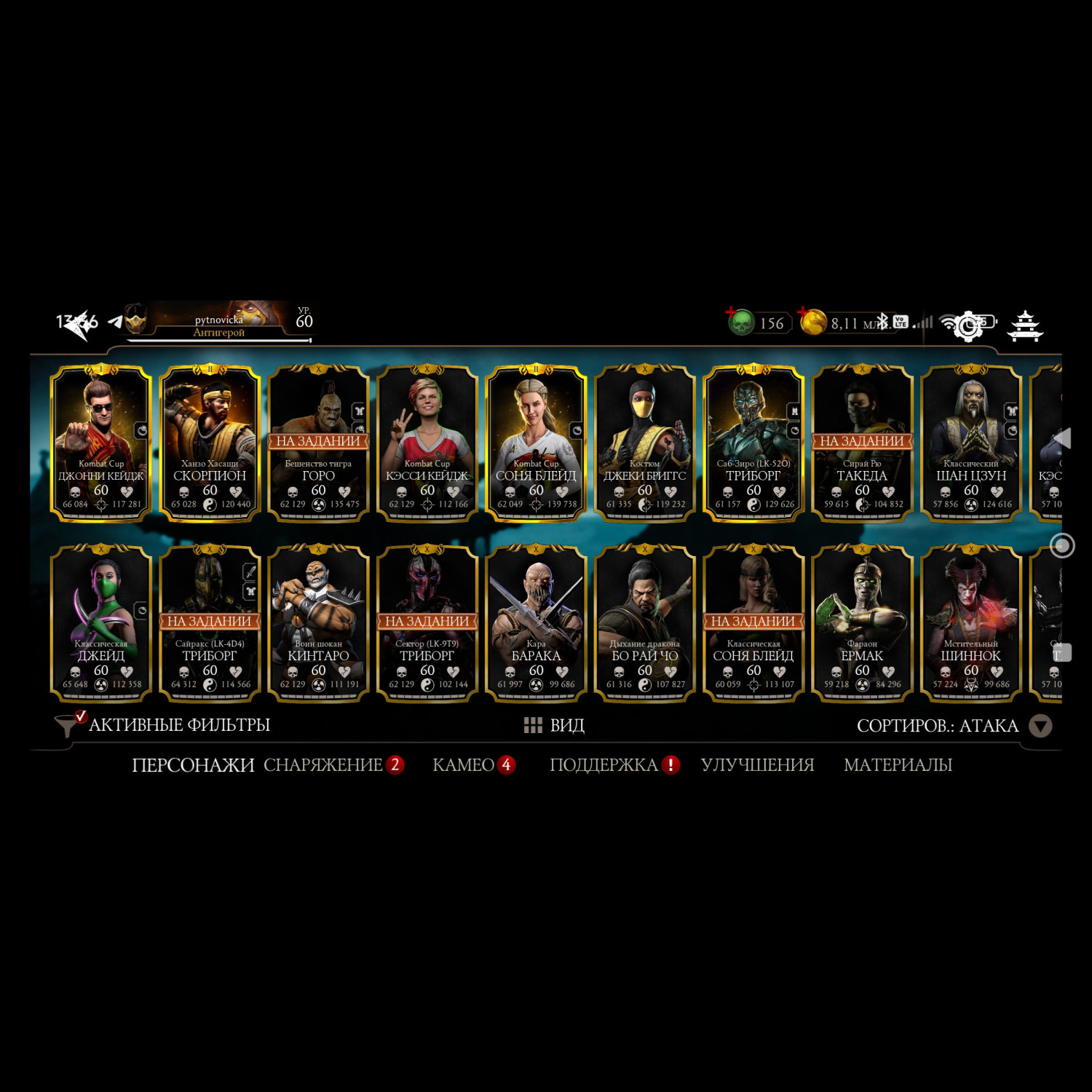Open the Goro character card

tap(318, 443)
